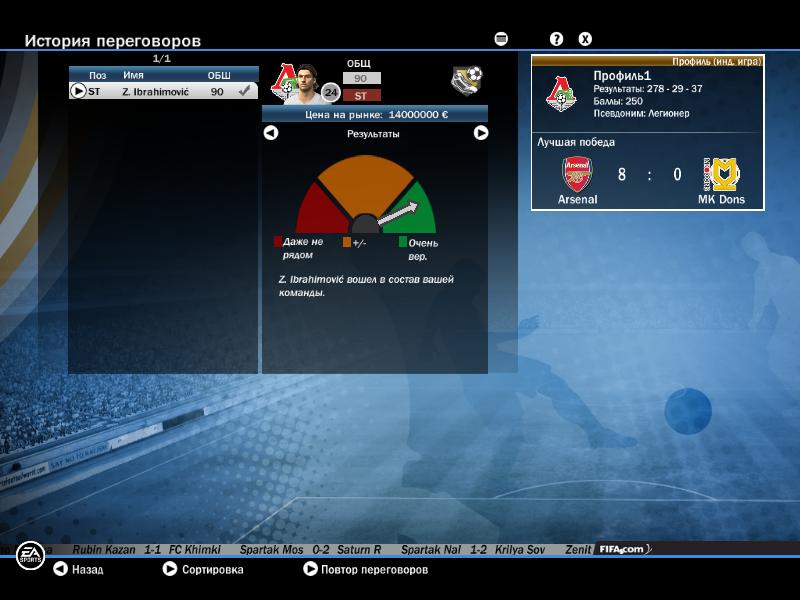Click the EA Sports logo
Viewport: 800px width, 600px height.
click(x=30, y=555)
